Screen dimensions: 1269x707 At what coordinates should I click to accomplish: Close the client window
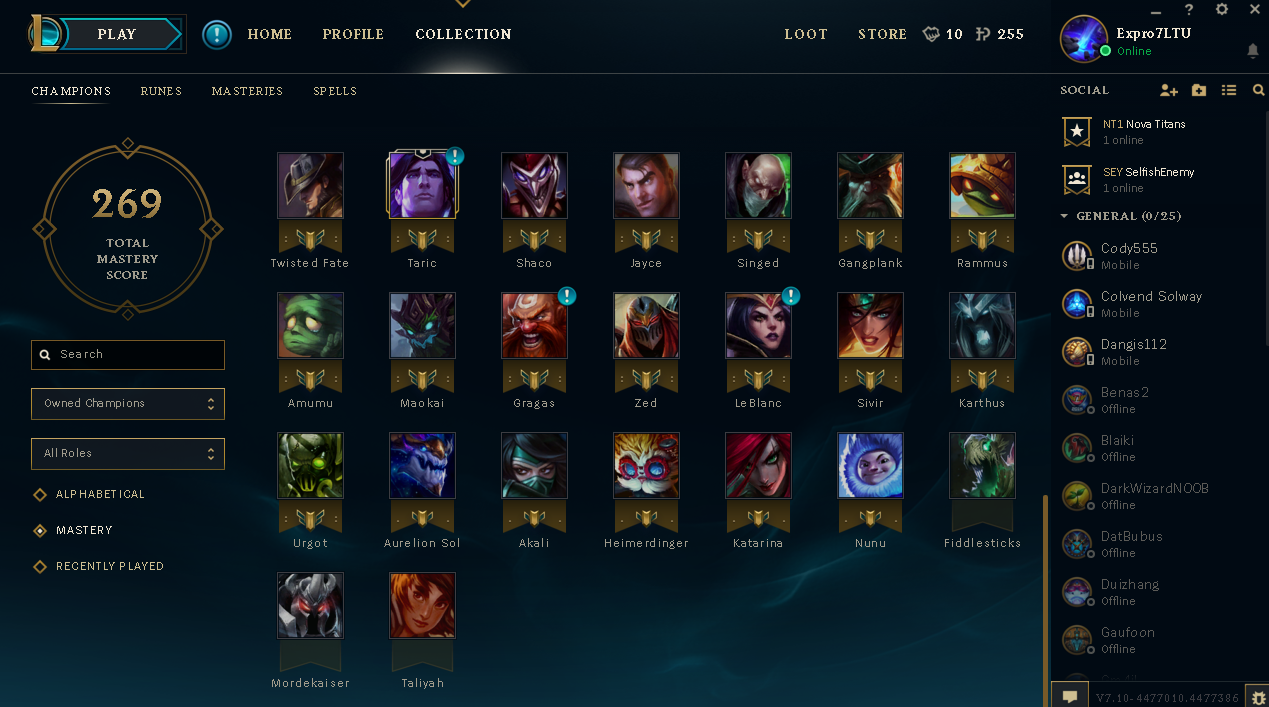click(1254, 10)
